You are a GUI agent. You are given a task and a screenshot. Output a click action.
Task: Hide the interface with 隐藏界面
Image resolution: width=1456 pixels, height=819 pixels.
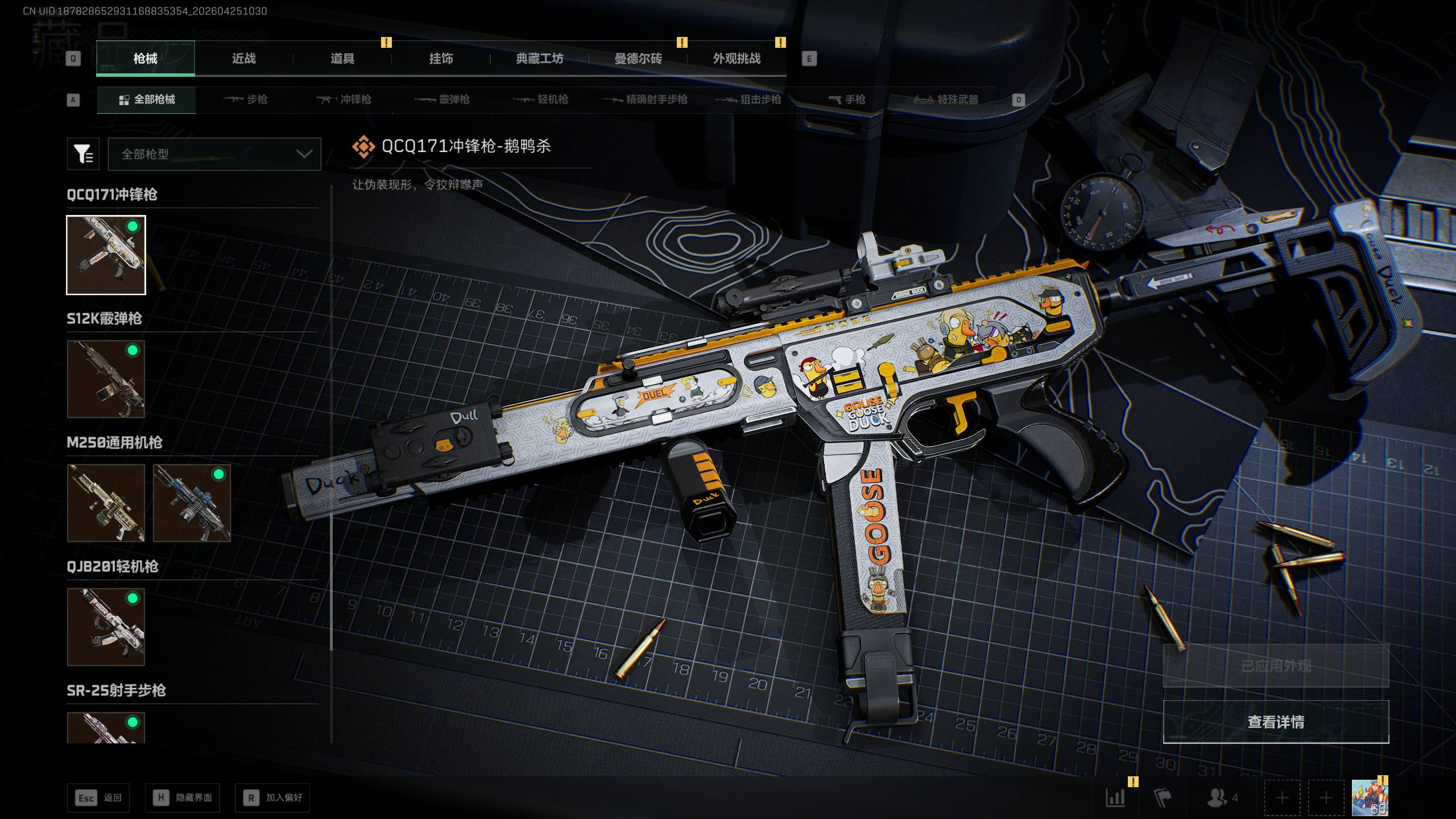coord(182,798)
